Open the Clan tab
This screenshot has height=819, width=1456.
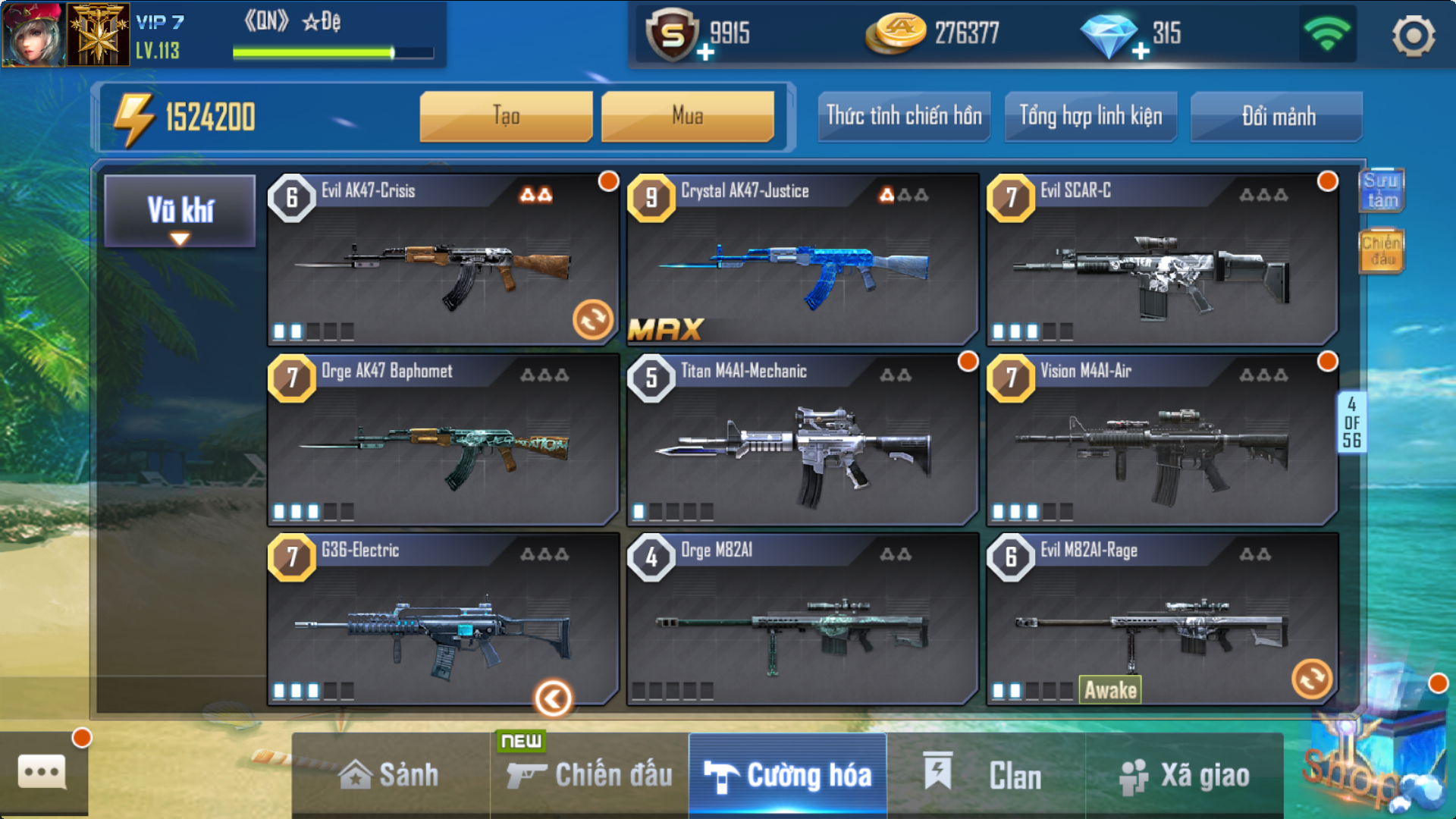[985, 775]
